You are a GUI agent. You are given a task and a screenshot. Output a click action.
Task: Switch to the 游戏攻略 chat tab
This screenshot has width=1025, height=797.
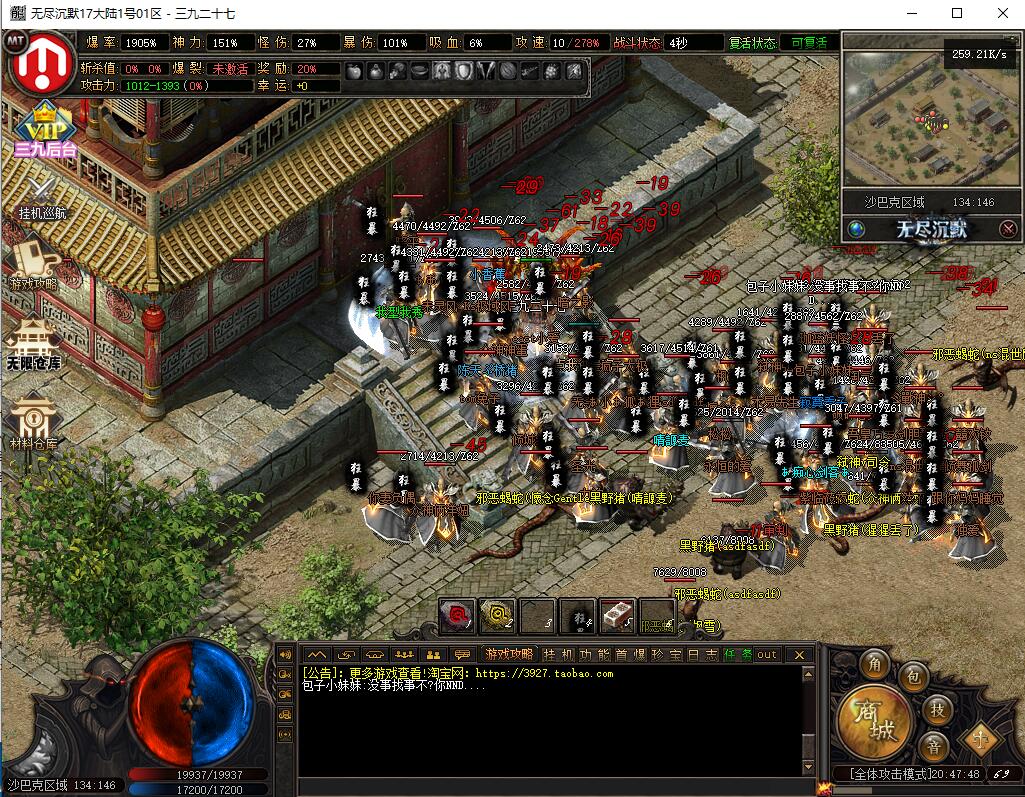click(x=510, y=654)
